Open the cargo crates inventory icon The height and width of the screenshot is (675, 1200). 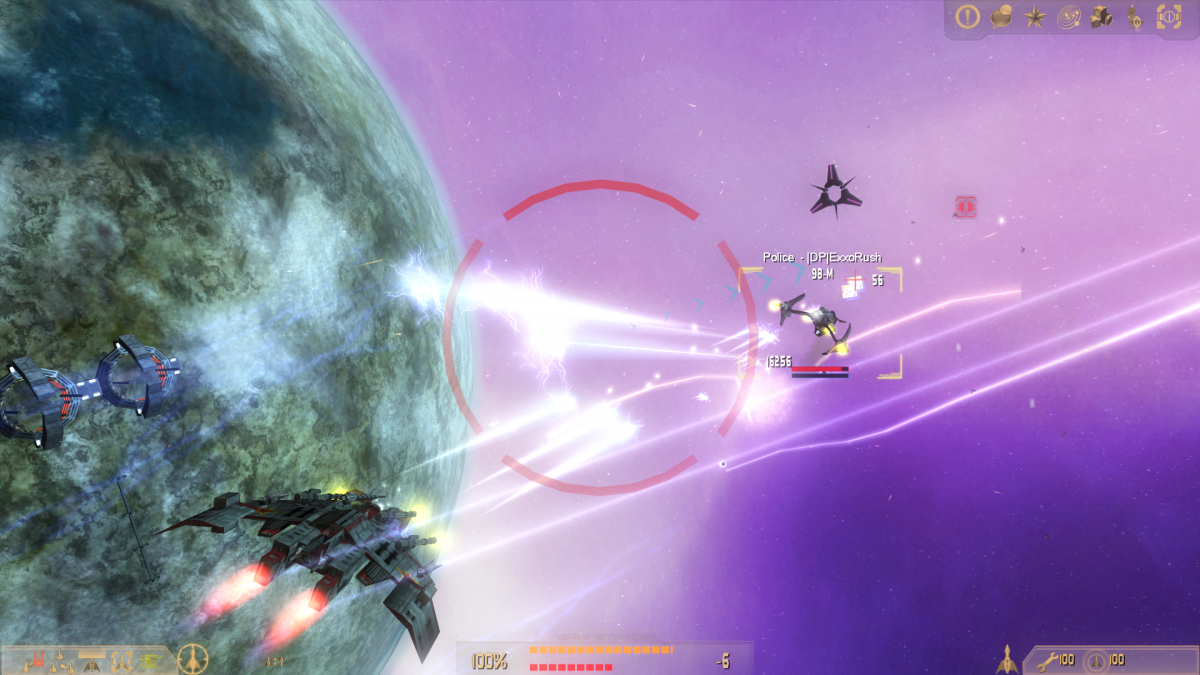(x=1102, y=17)
